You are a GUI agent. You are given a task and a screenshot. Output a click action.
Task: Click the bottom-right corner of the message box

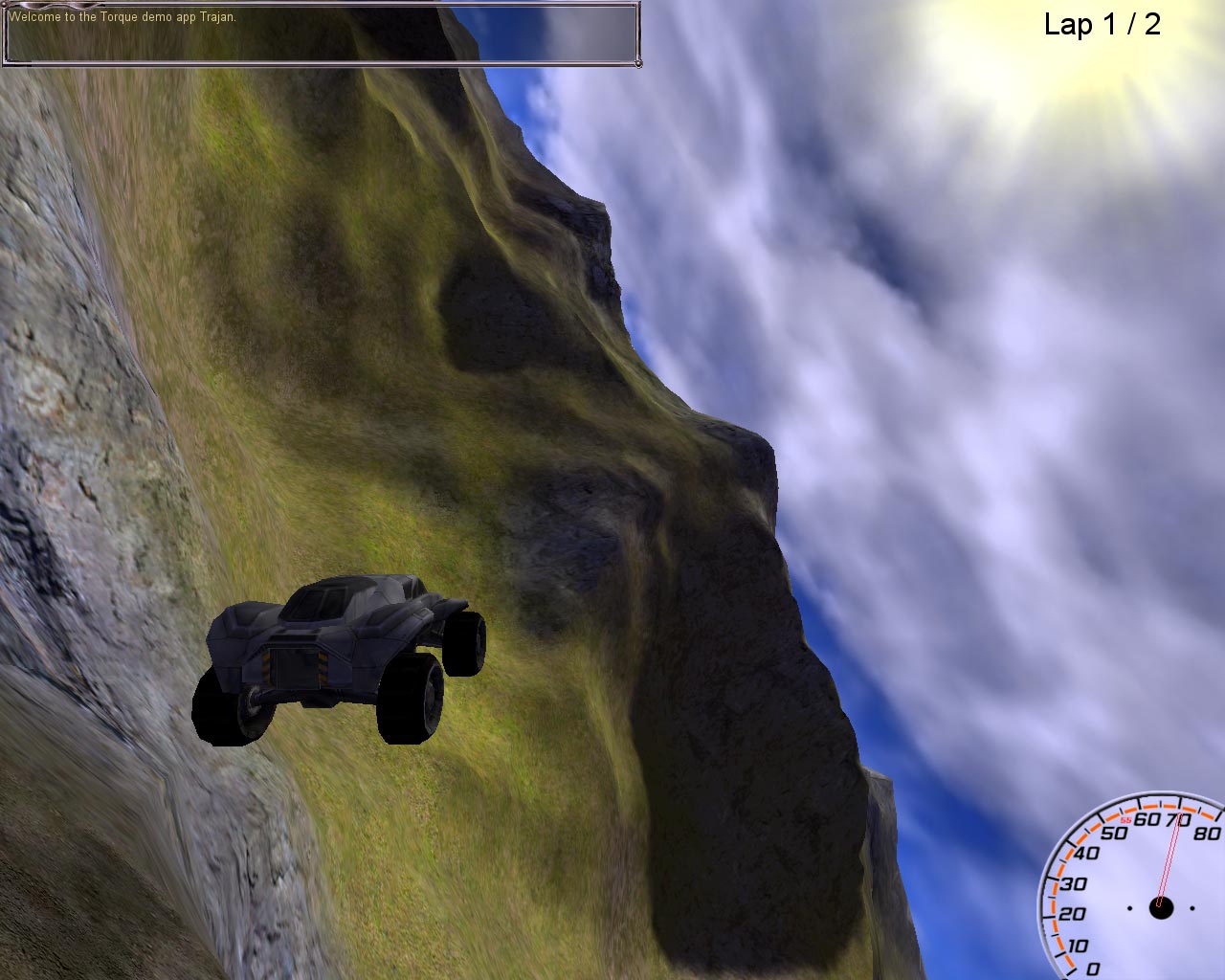point(637,65)
